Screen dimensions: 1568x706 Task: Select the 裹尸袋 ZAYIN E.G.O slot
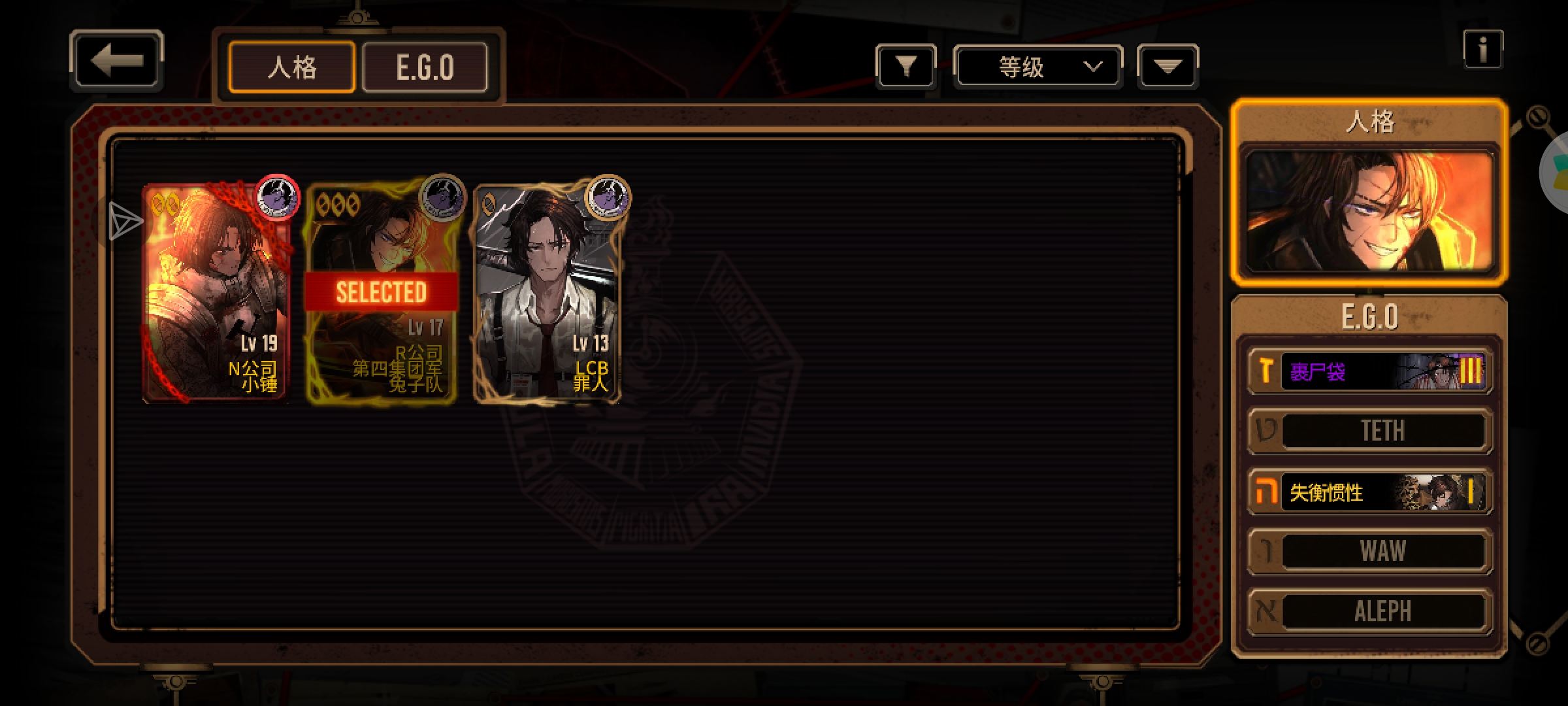tap(1370, 371)
